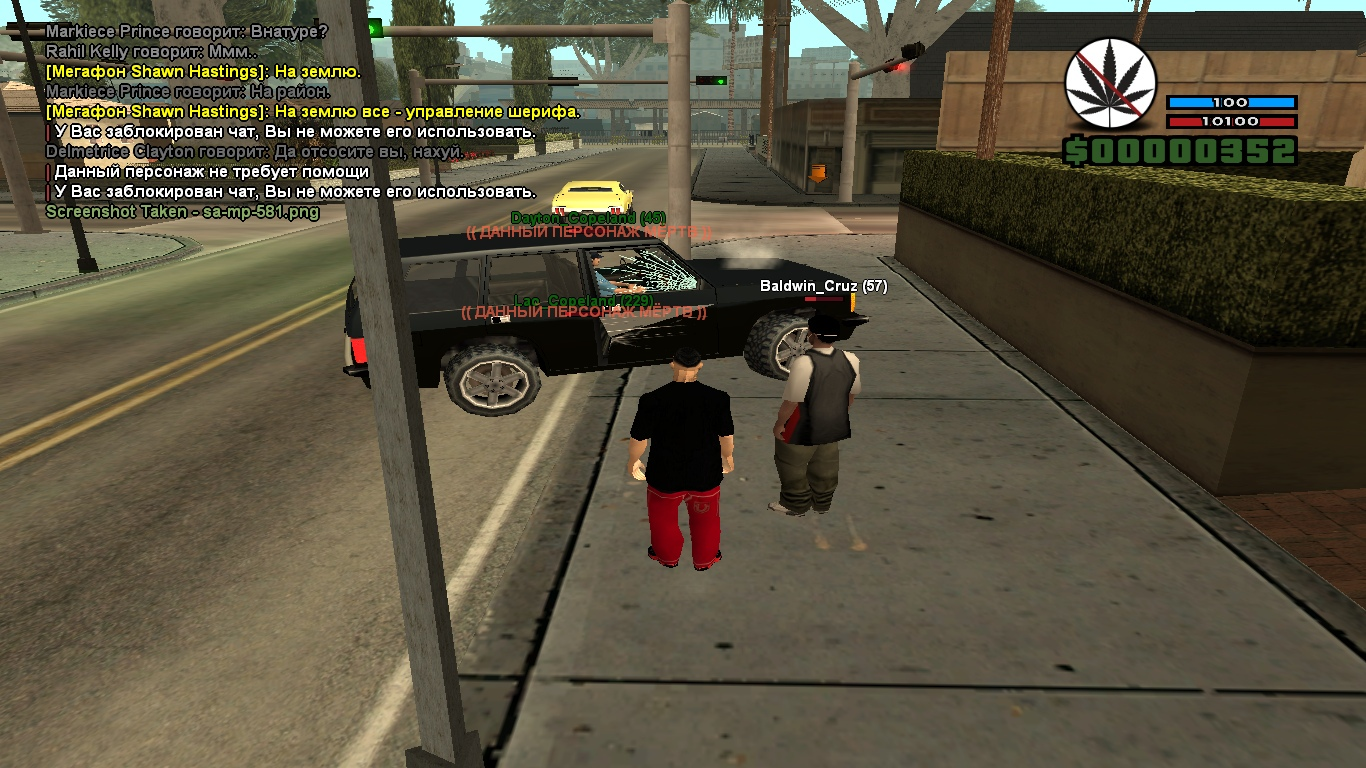The image size is (1366, 768).
Task: Select the "Screenshot Taken - sa-mp-581.png" chat line
Action: (x=183, y=212)
